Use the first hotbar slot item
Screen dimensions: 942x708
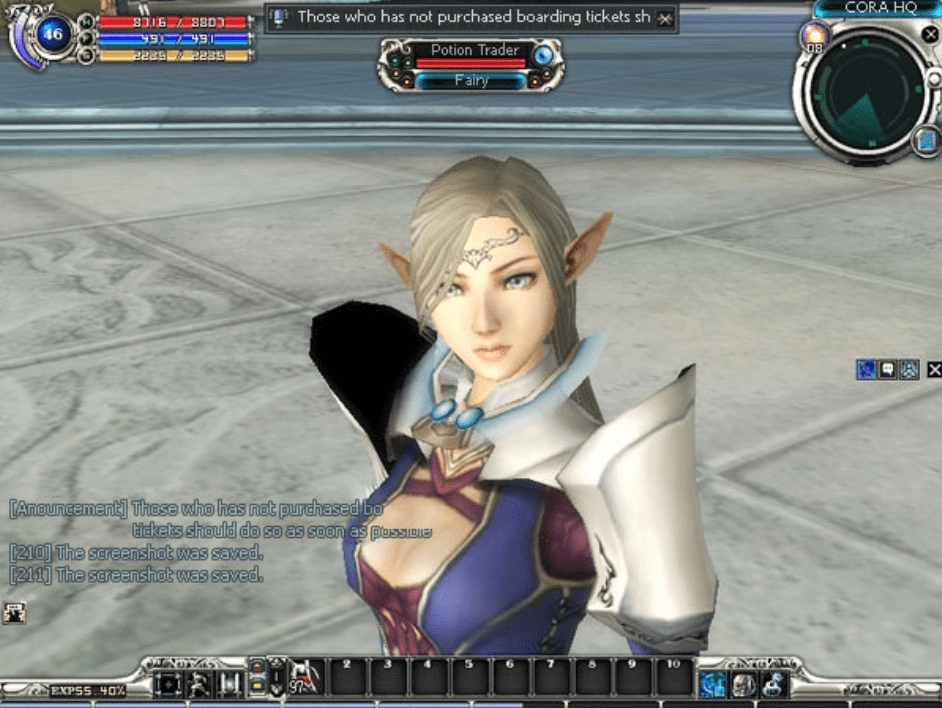coord(306,677)
